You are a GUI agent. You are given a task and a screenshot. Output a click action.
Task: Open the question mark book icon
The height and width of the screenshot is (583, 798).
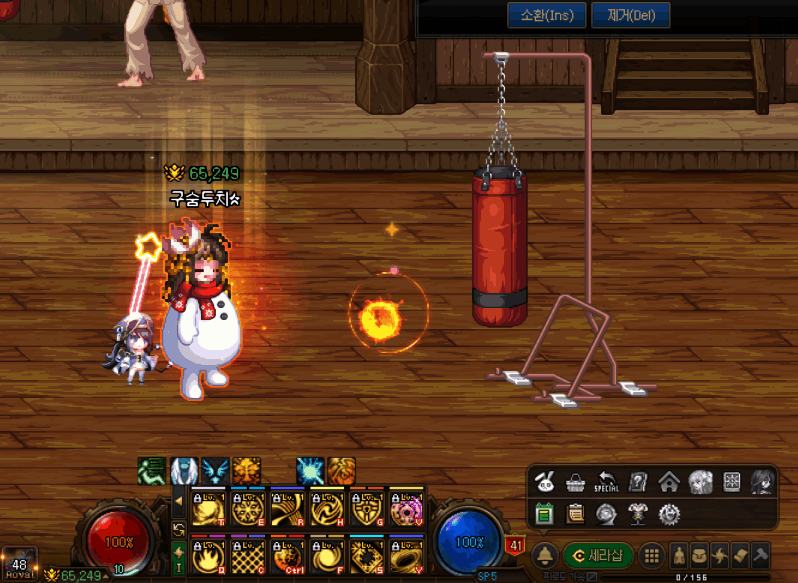tap(638, 482)
